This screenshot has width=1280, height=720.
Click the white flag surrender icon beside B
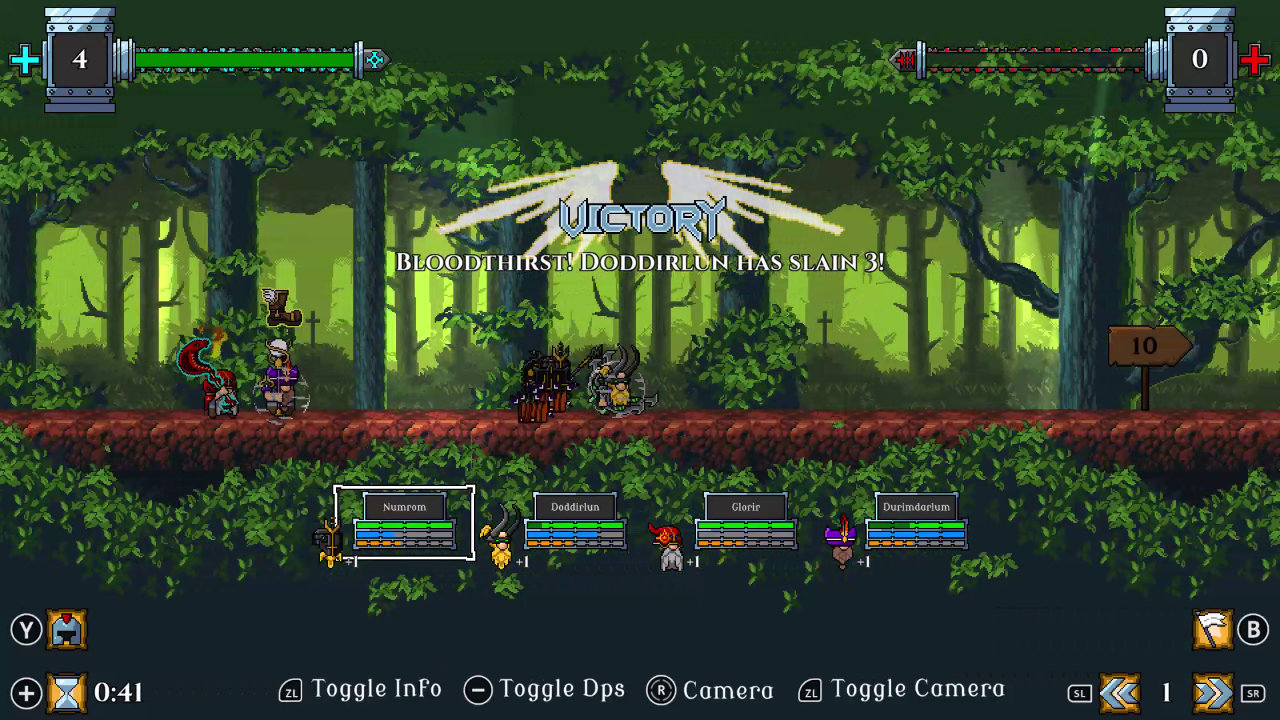click(x=1211, y=629)
